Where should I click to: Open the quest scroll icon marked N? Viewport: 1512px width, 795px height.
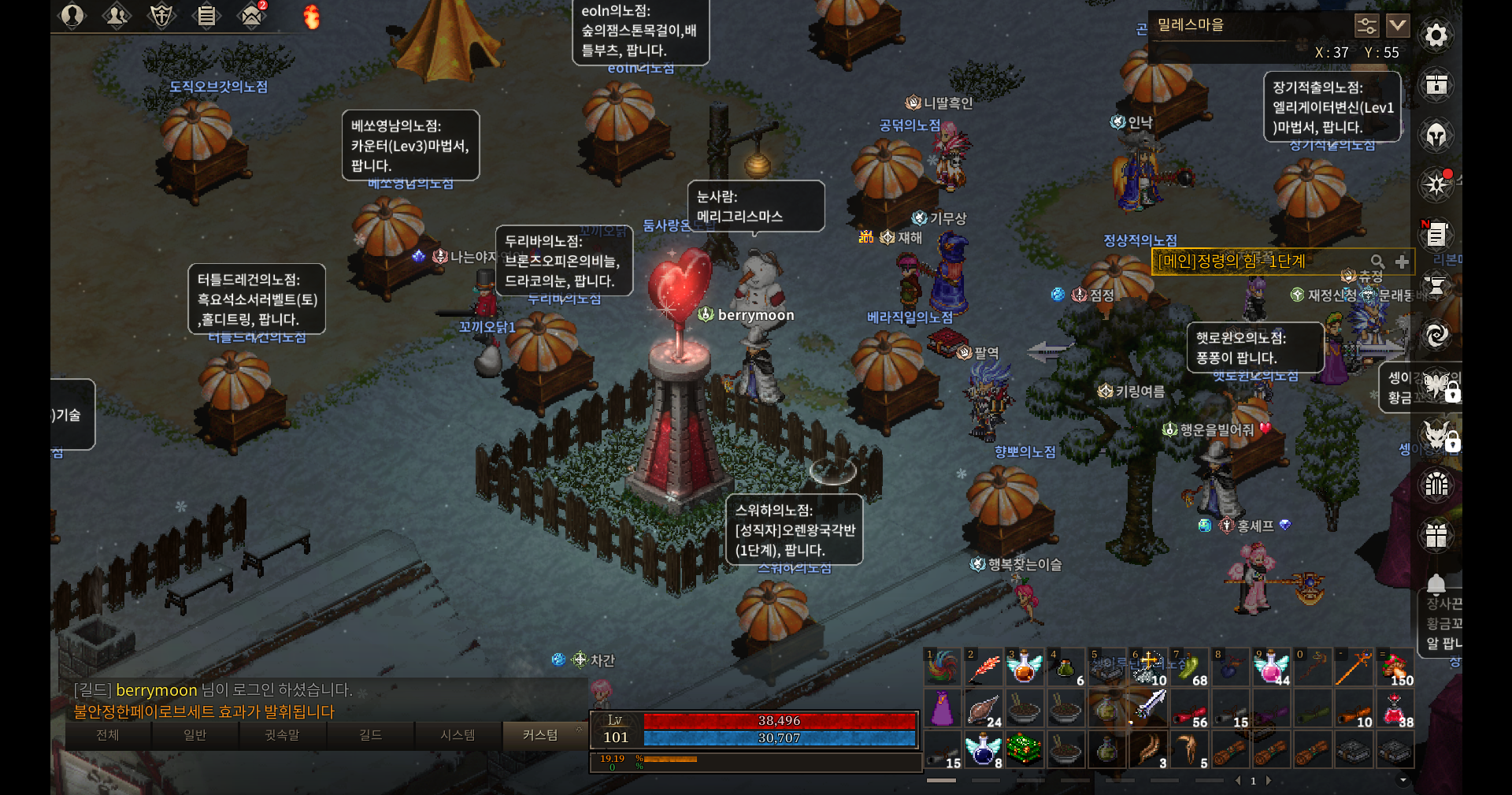point(1436,234)
